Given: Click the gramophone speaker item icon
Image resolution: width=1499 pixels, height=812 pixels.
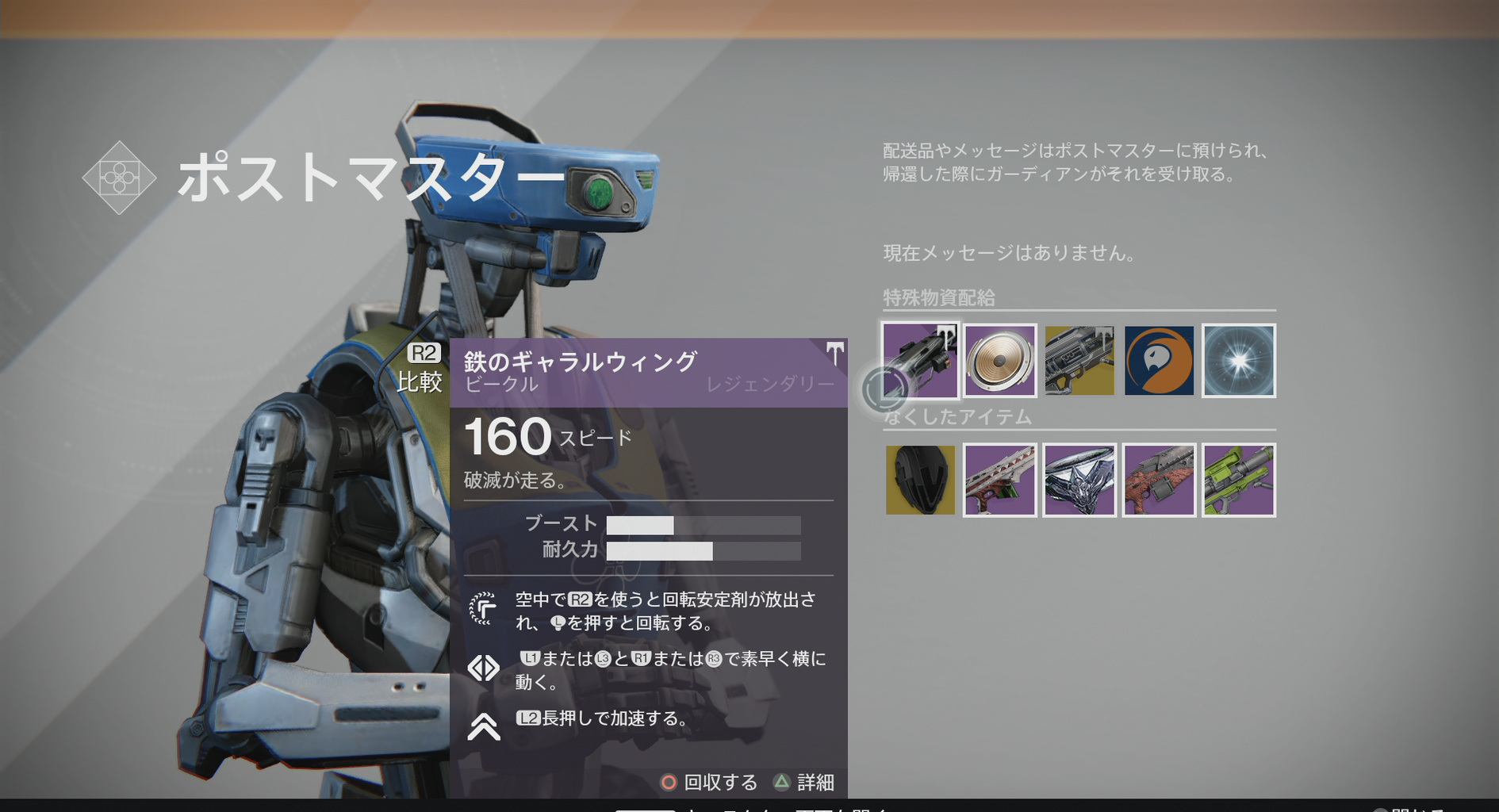Looking at the screenshot, I should (x=999, y=361).
